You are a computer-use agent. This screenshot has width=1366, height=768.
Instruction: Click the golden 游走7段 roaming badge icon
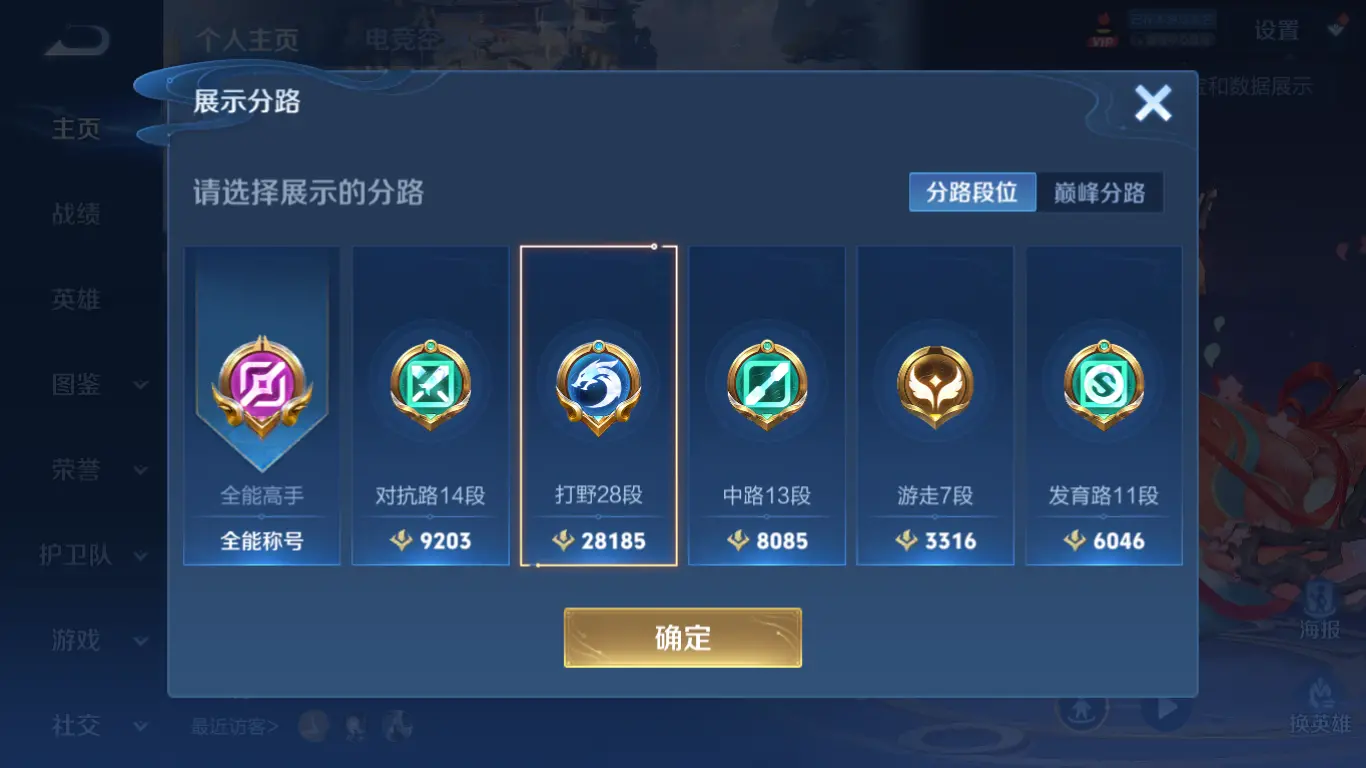point(935,385)
